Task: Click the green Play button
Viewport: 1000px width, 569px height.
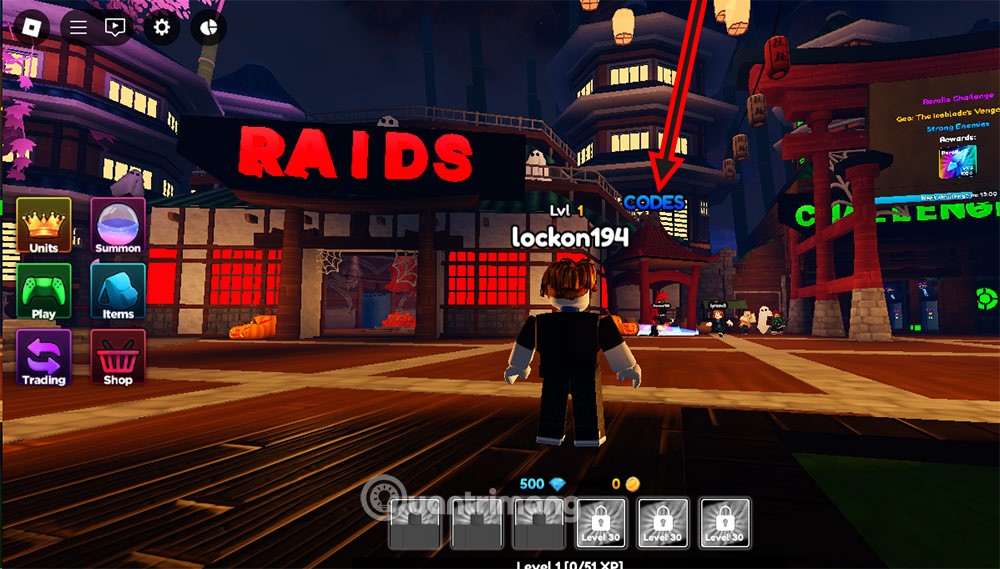Action: point(44,291)
